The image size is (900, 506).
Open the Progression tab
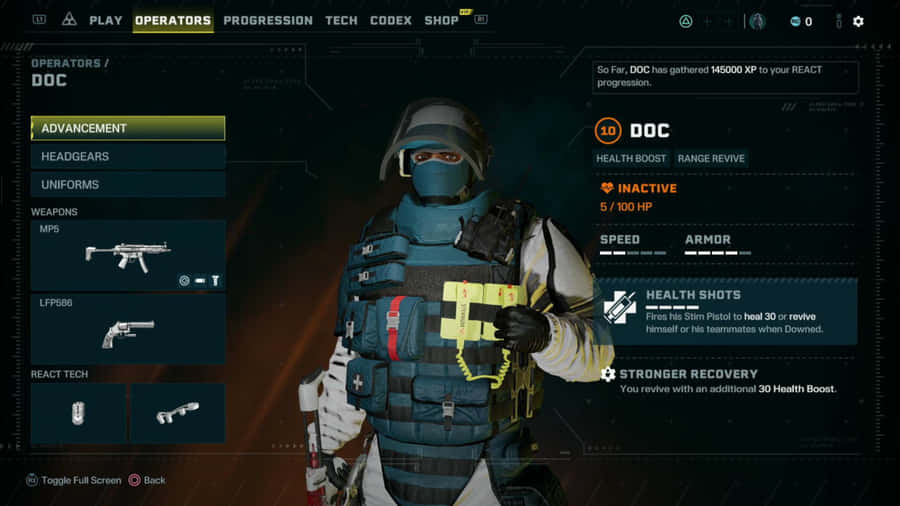pos(268,20)
